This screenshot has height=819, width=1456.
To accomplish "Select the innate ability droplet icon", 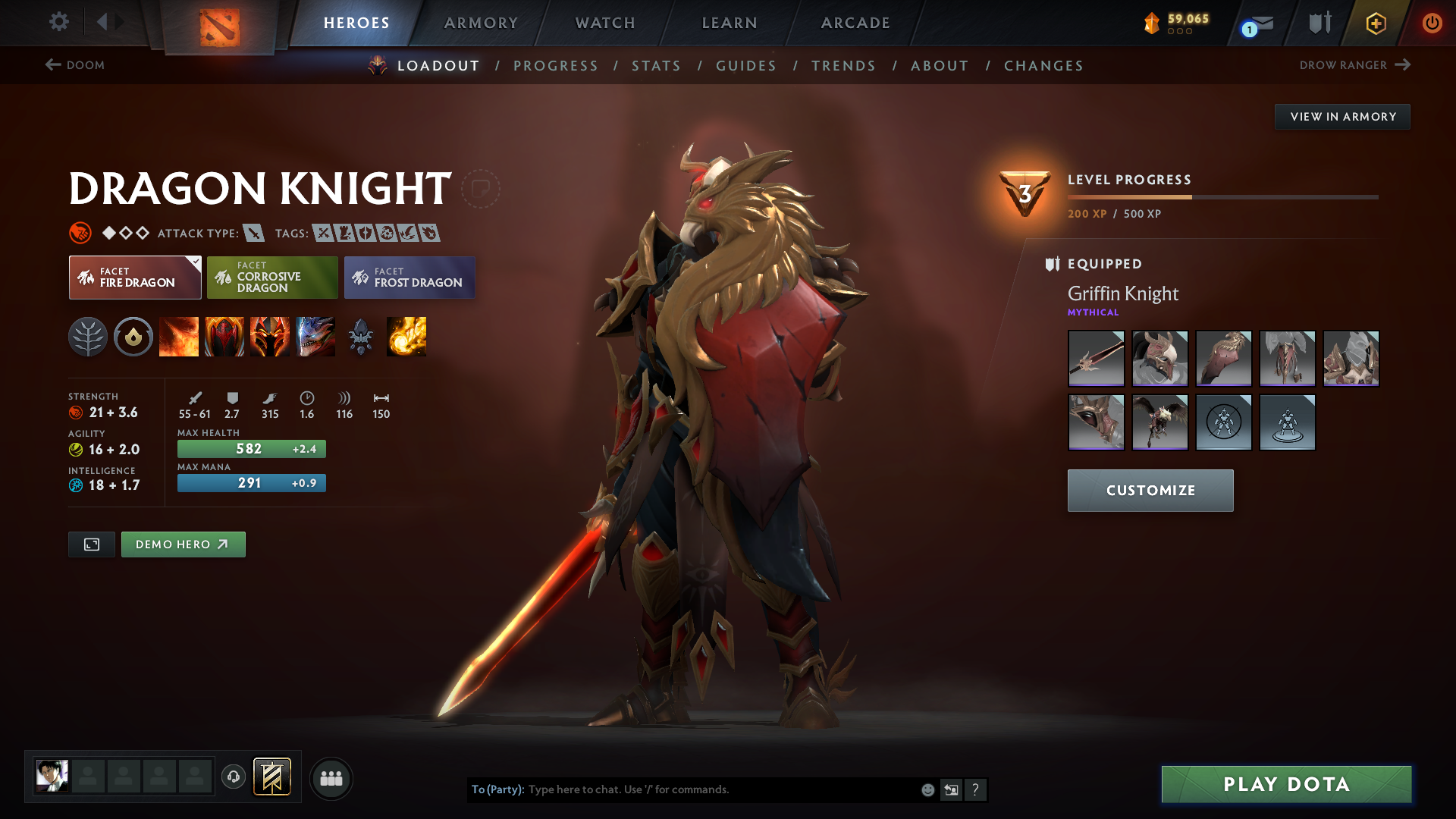I will [133, 337].
